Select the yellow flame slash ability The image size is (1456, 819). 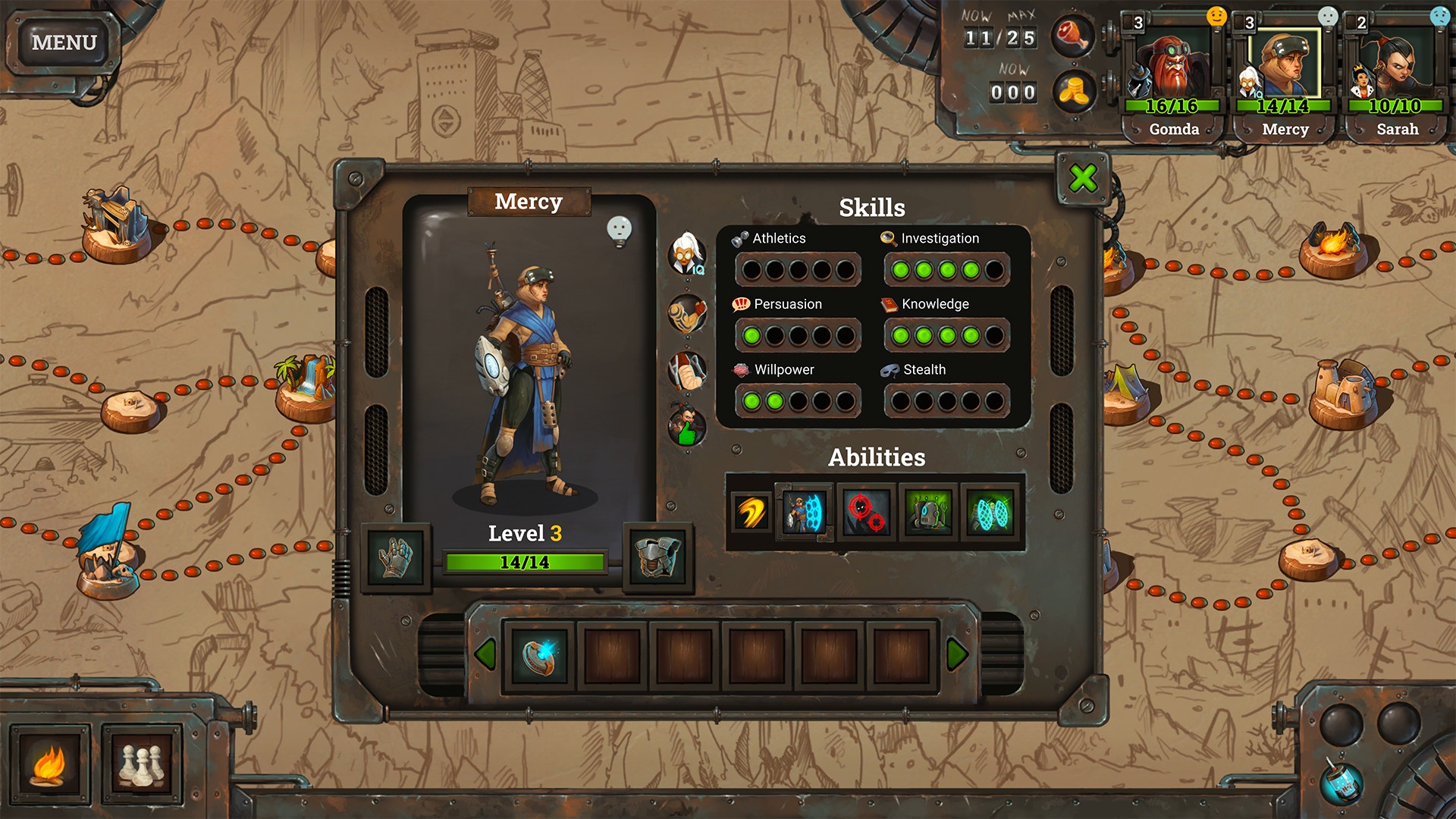[750, 513]
